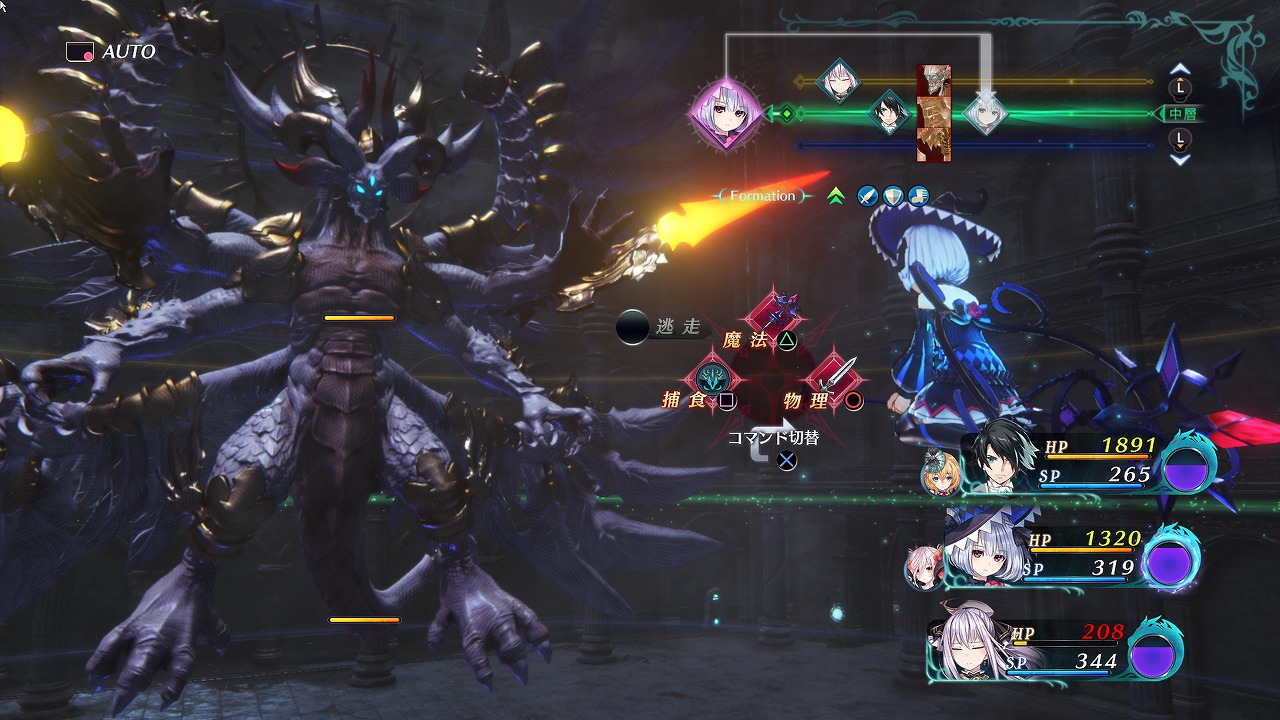The height and width of the screenshot is (720, 1280).
Task: Select the active pink-haired turn portrait
Action: tap(726, 115)
